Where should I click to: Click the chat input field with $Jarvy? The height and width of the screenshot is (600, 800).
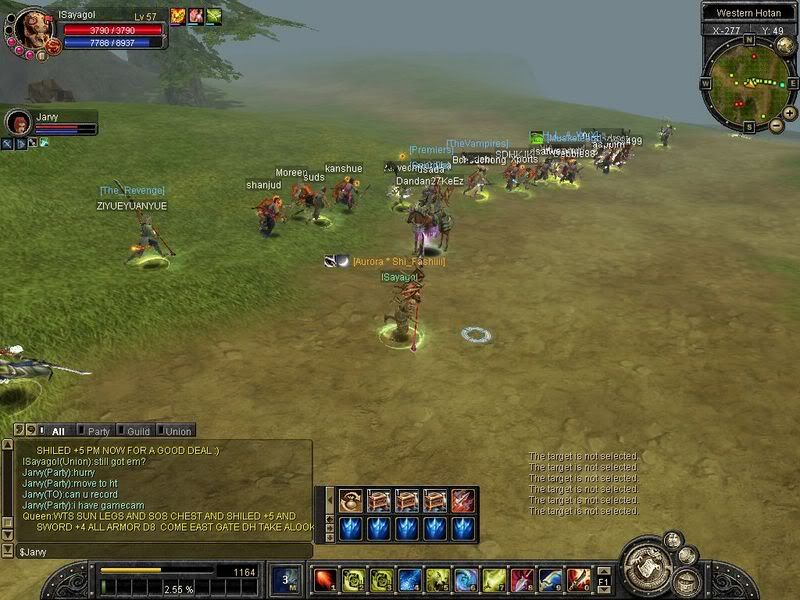point(160,551)
